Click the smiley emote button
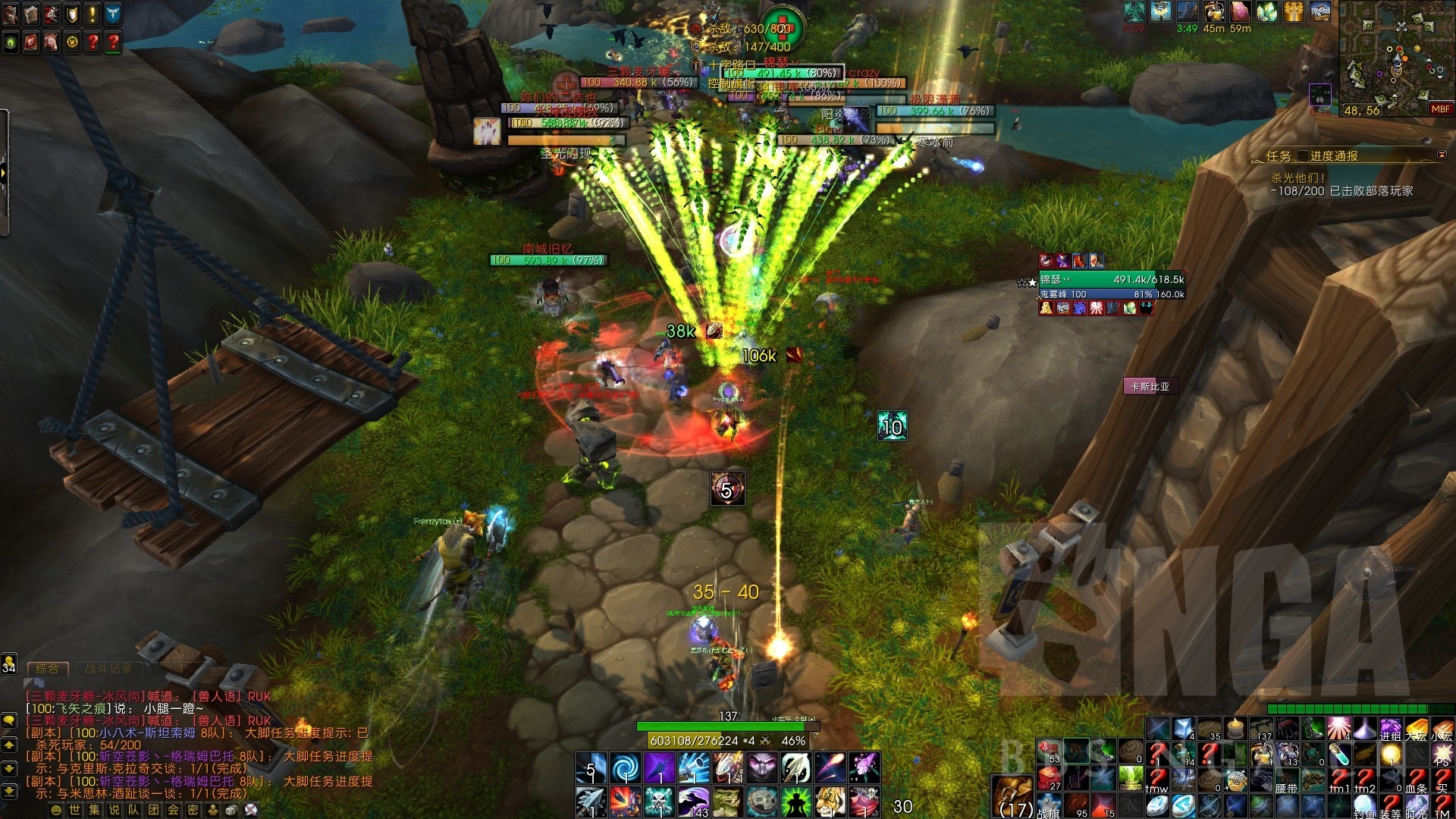The image size is (1456, 819). [x=55, y=810]
